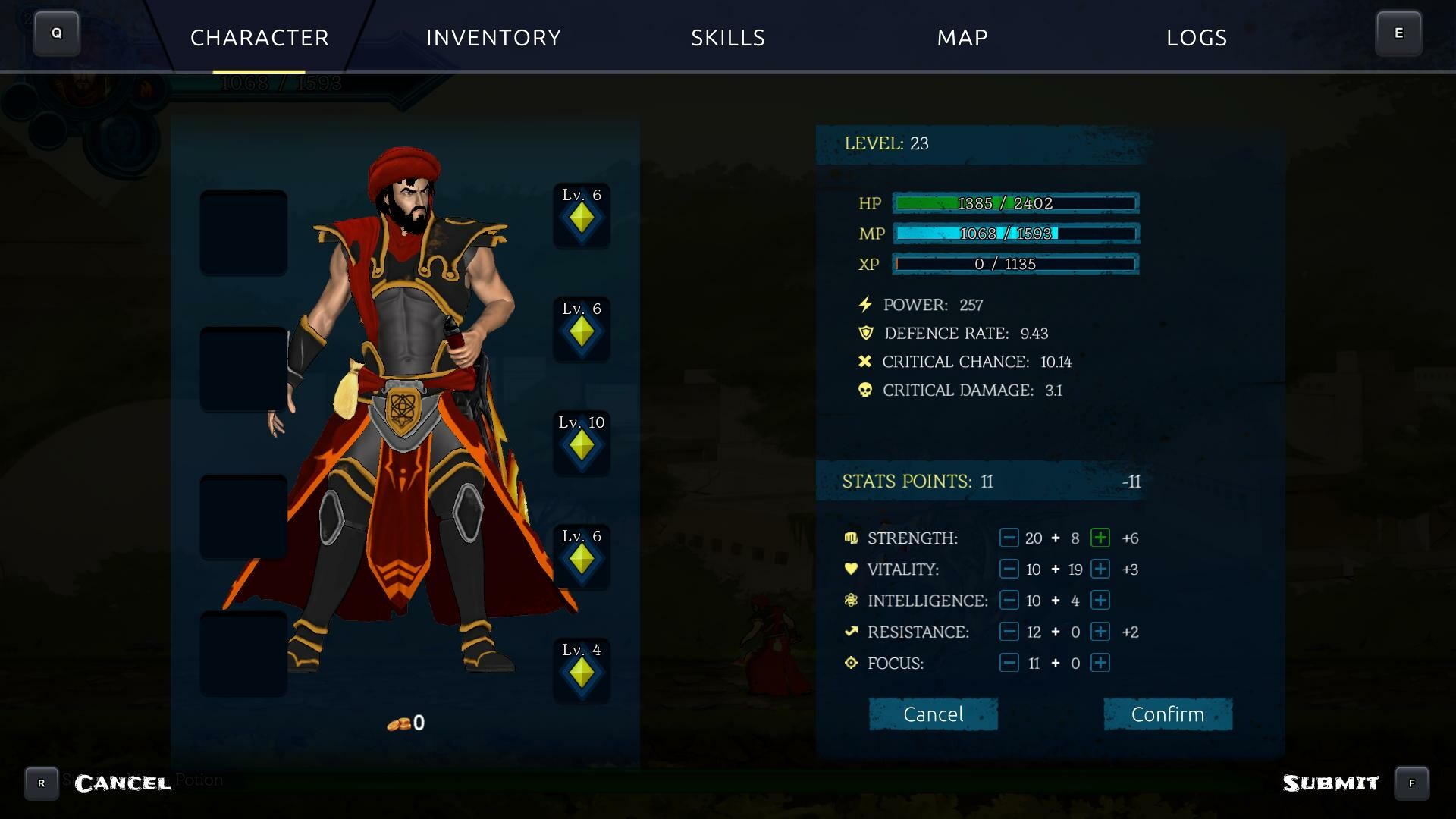Click the coin icon below the character
Screen dimensions: 1456x819
pos(400,723)
